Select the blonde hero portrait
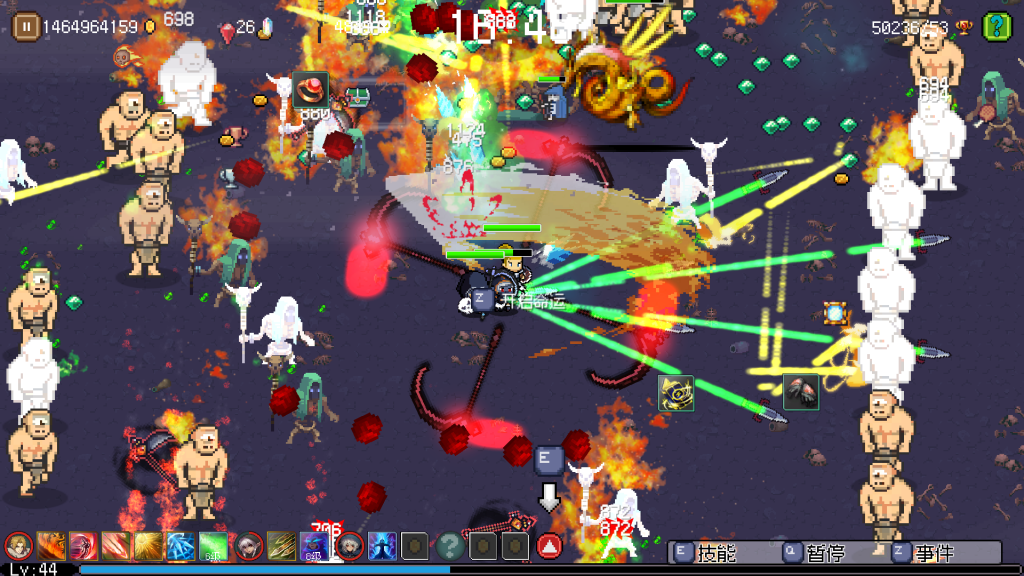The height and width of the screenshot is (576, 1024). (19, 546)
